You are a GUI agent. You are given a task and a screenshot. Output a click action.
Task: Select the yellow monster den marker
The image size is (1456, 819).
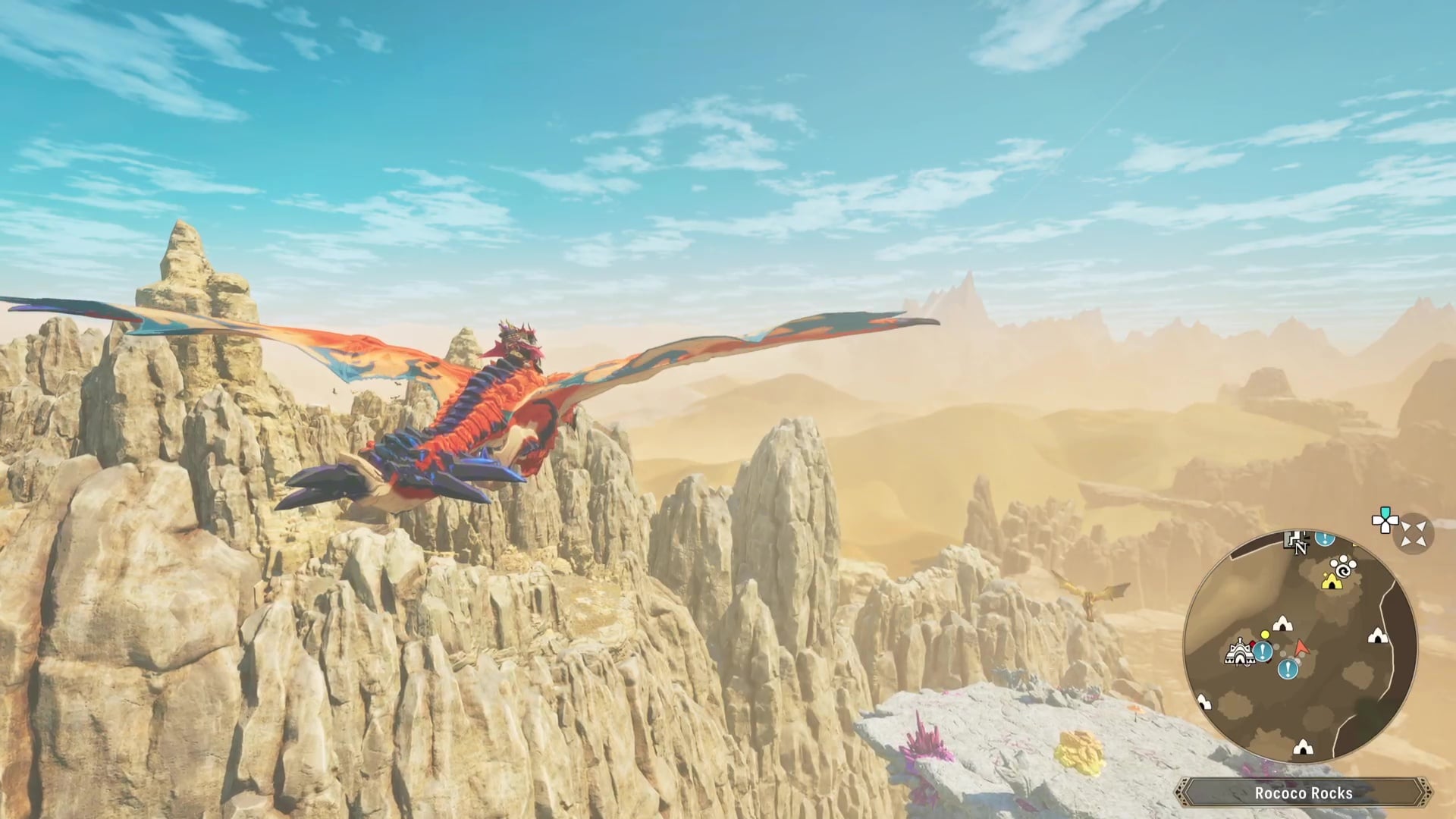coord(1330,581)
